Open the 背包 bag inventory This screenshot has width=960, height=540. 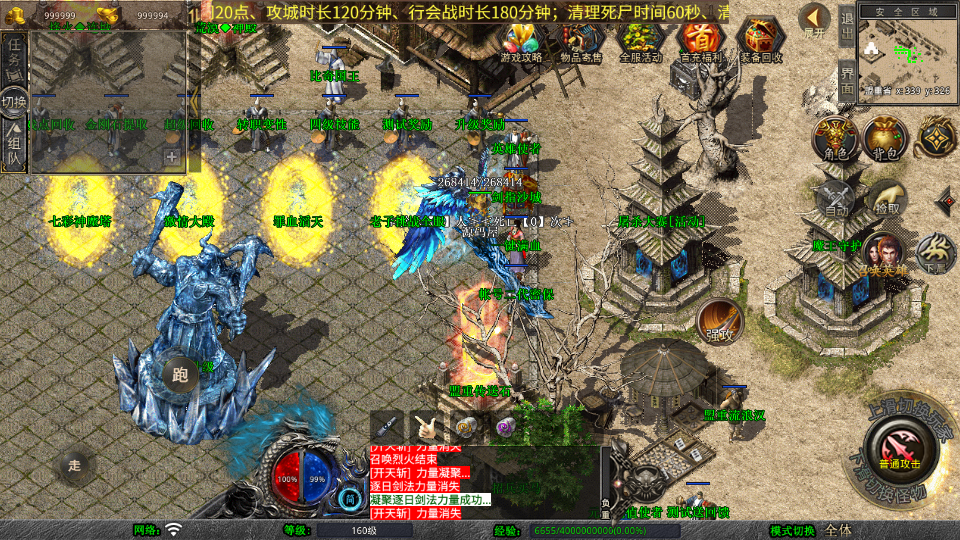tap(885, 137)
